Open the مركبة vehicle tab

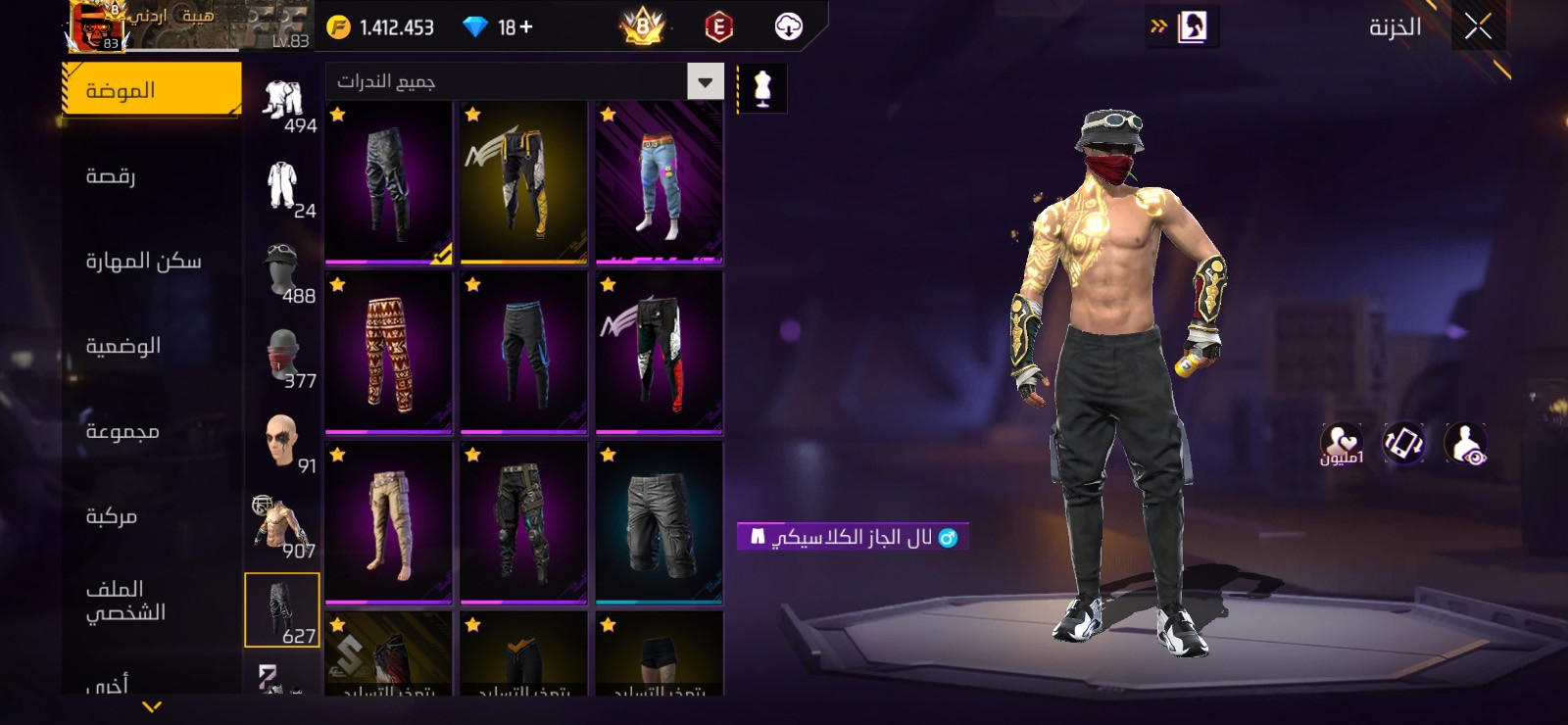click(x=152, y=516)
